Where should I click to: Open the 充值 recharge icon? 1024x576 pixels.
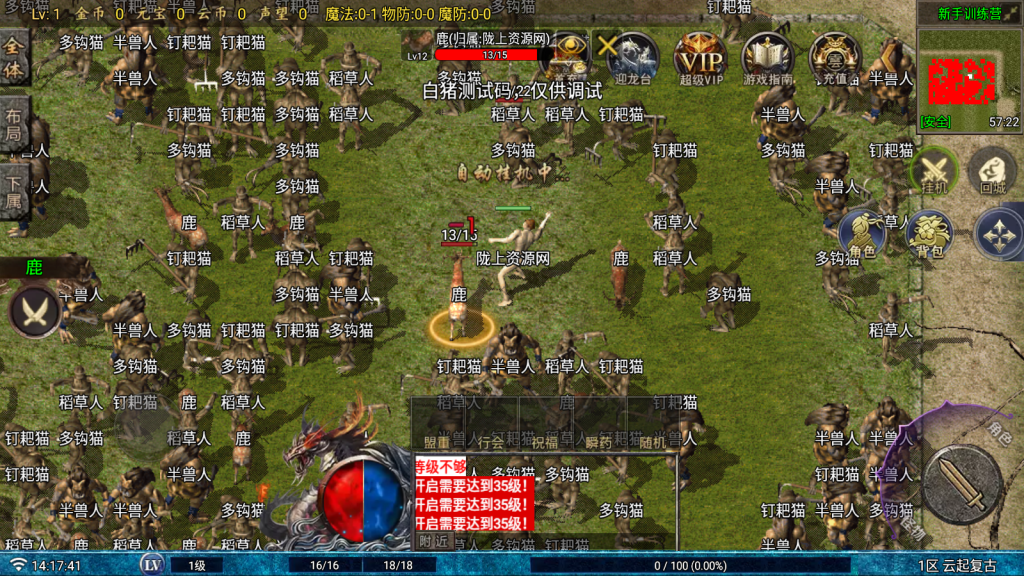point(834,57)
